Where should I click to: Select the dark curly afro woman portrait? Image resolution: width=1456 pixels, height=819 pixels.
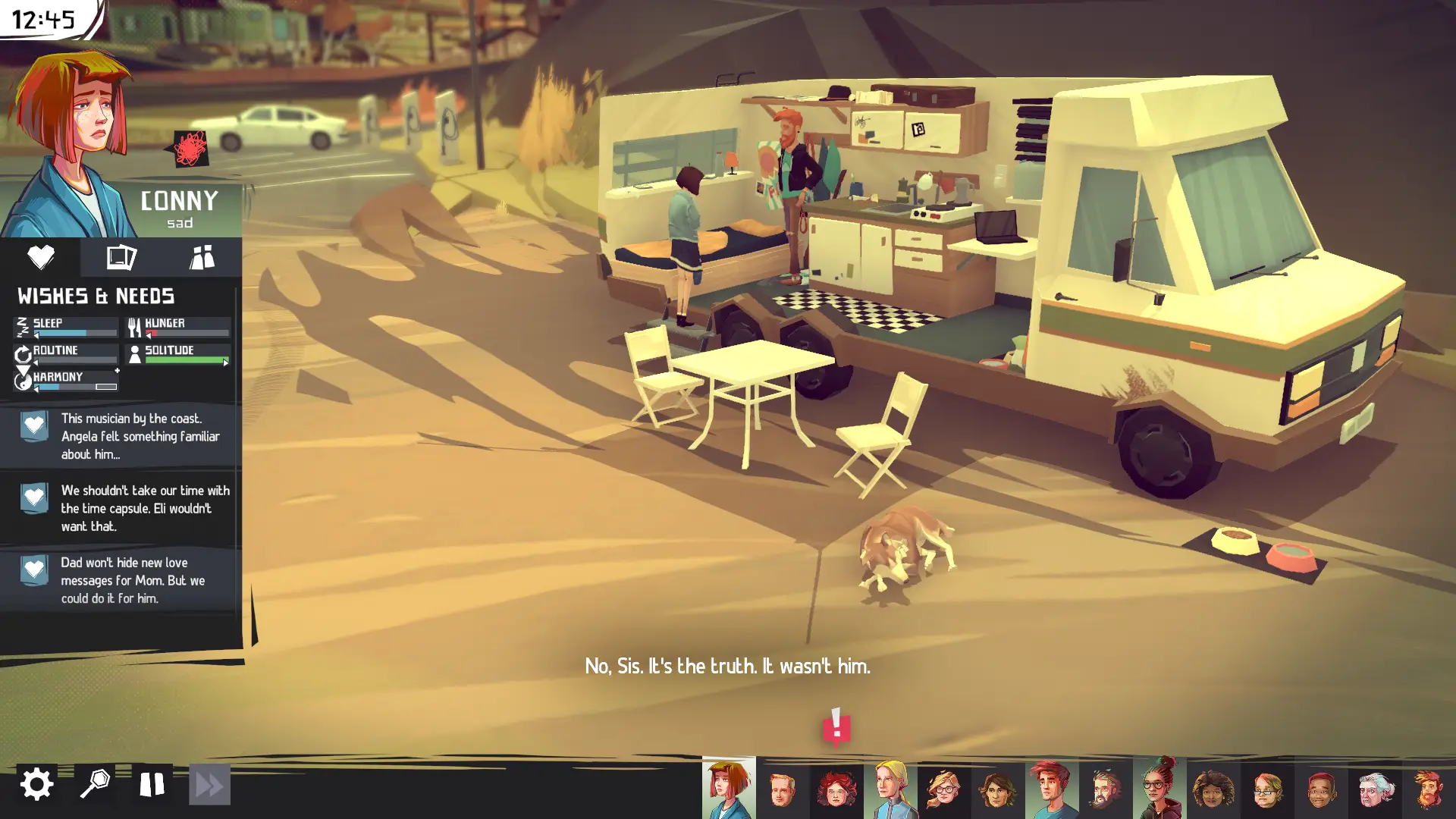[1213, 789]
